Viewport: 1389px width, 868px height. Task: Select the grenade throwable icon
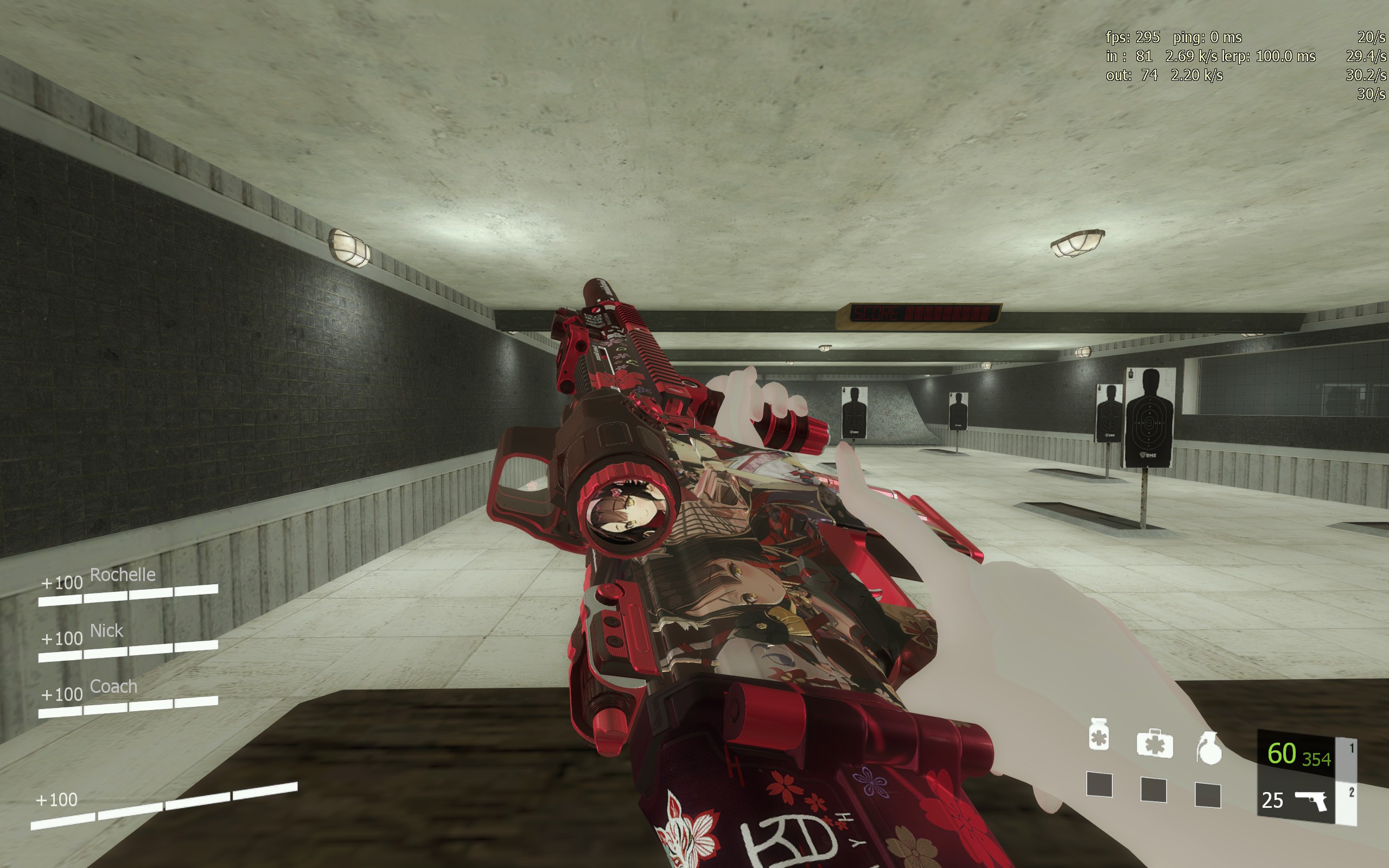[1209, 749]
